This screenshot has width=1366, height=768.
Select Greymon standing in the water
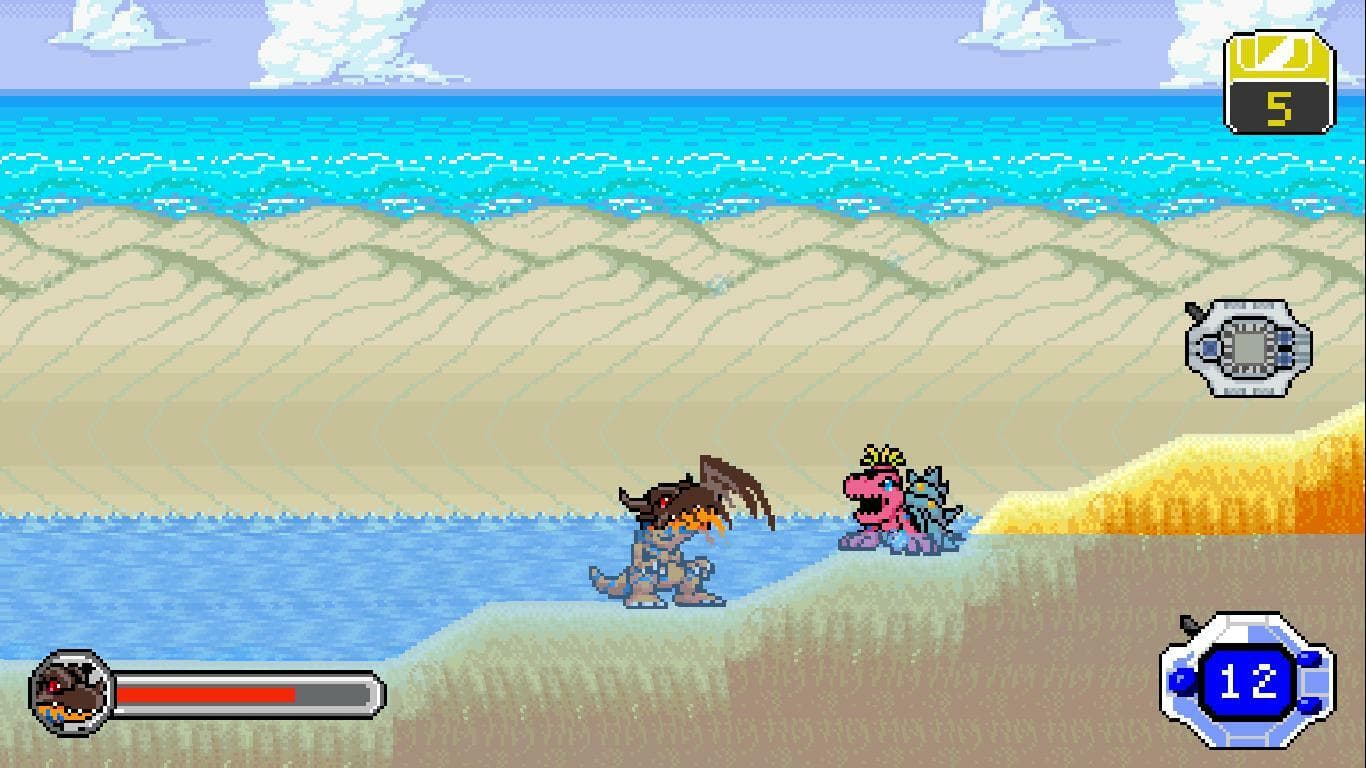click(660, 550)
